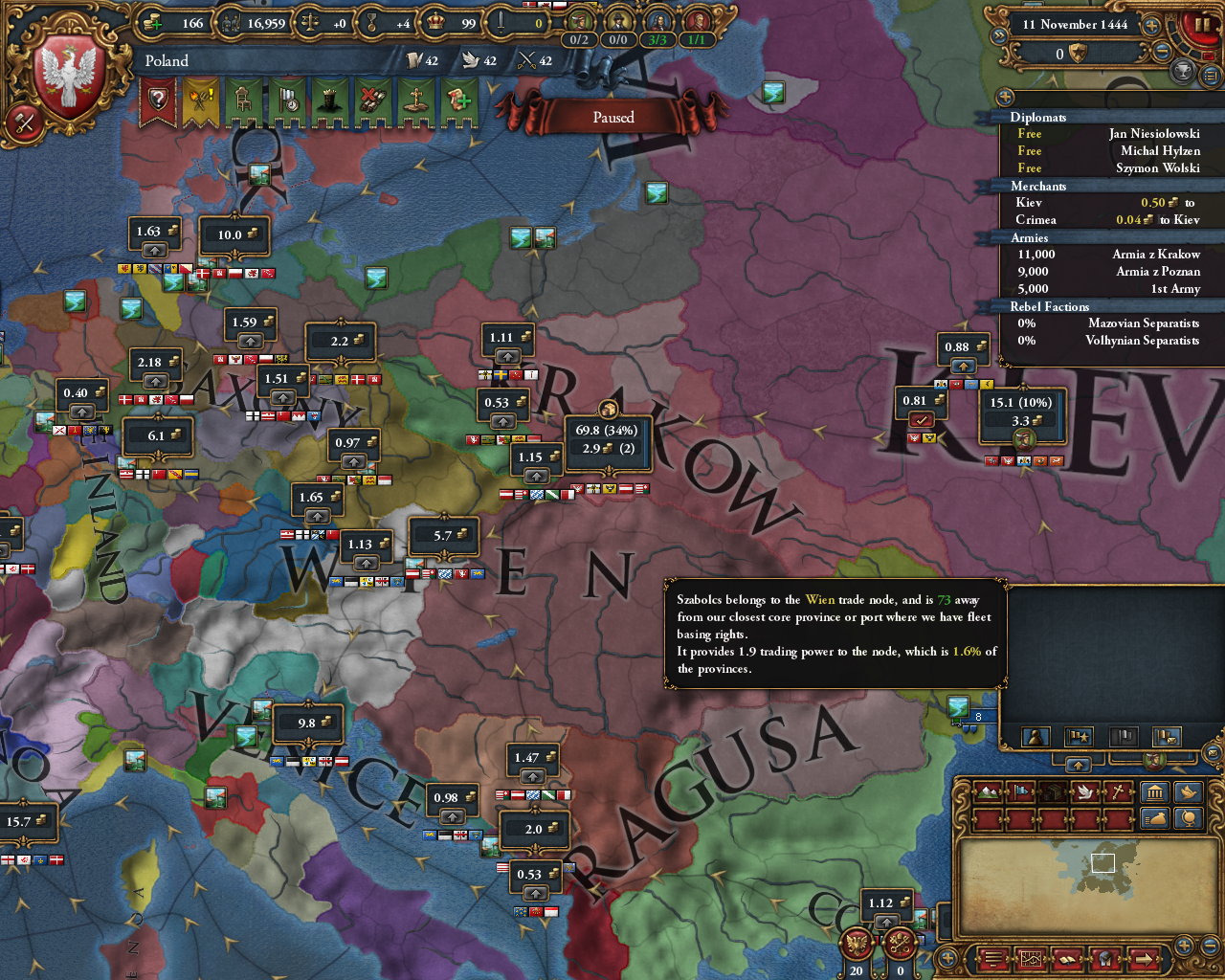Open the production interface hammer-and-sword button
Screen dimensions: 1225x980
click(x=23, y=122)
